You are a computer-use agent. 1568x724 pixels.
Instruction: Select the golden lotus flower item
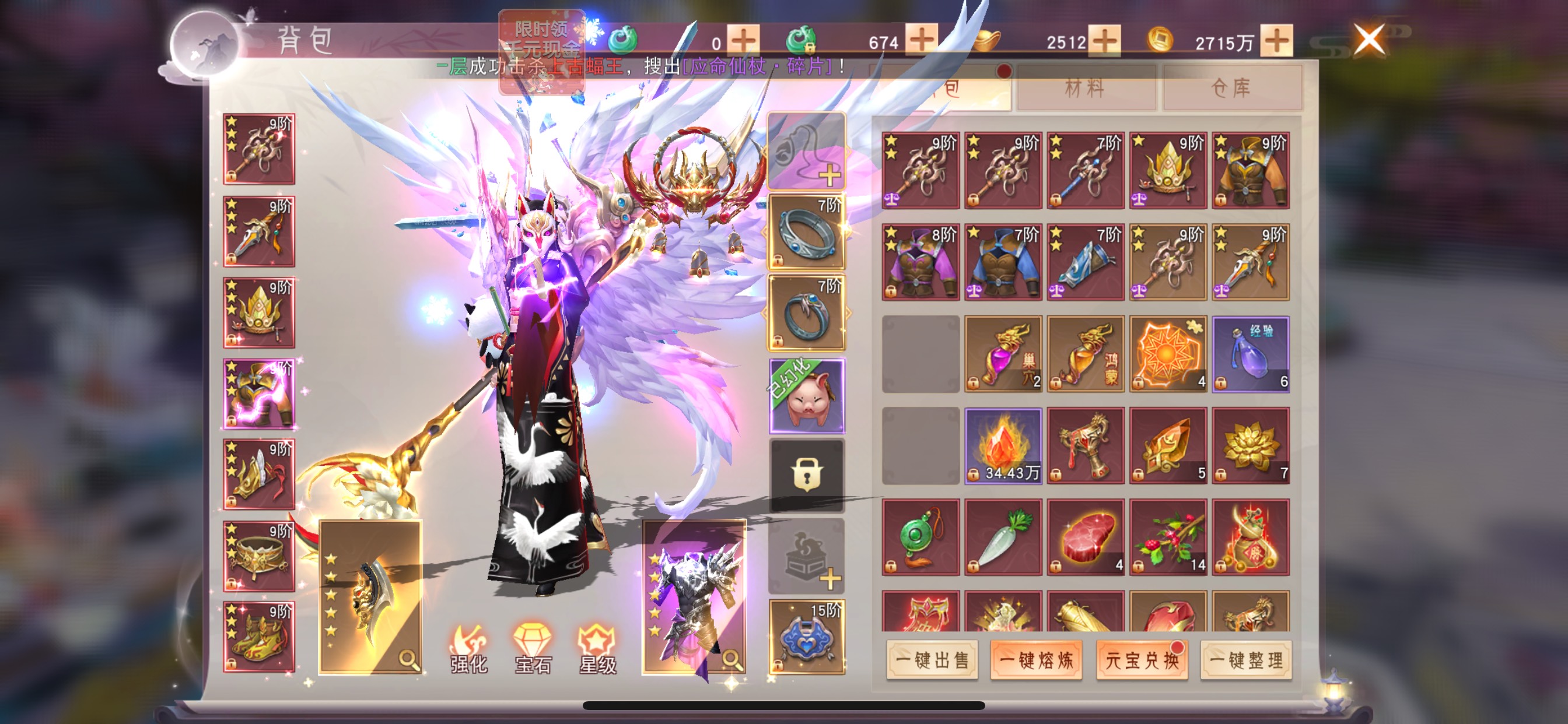[1250, 446]
